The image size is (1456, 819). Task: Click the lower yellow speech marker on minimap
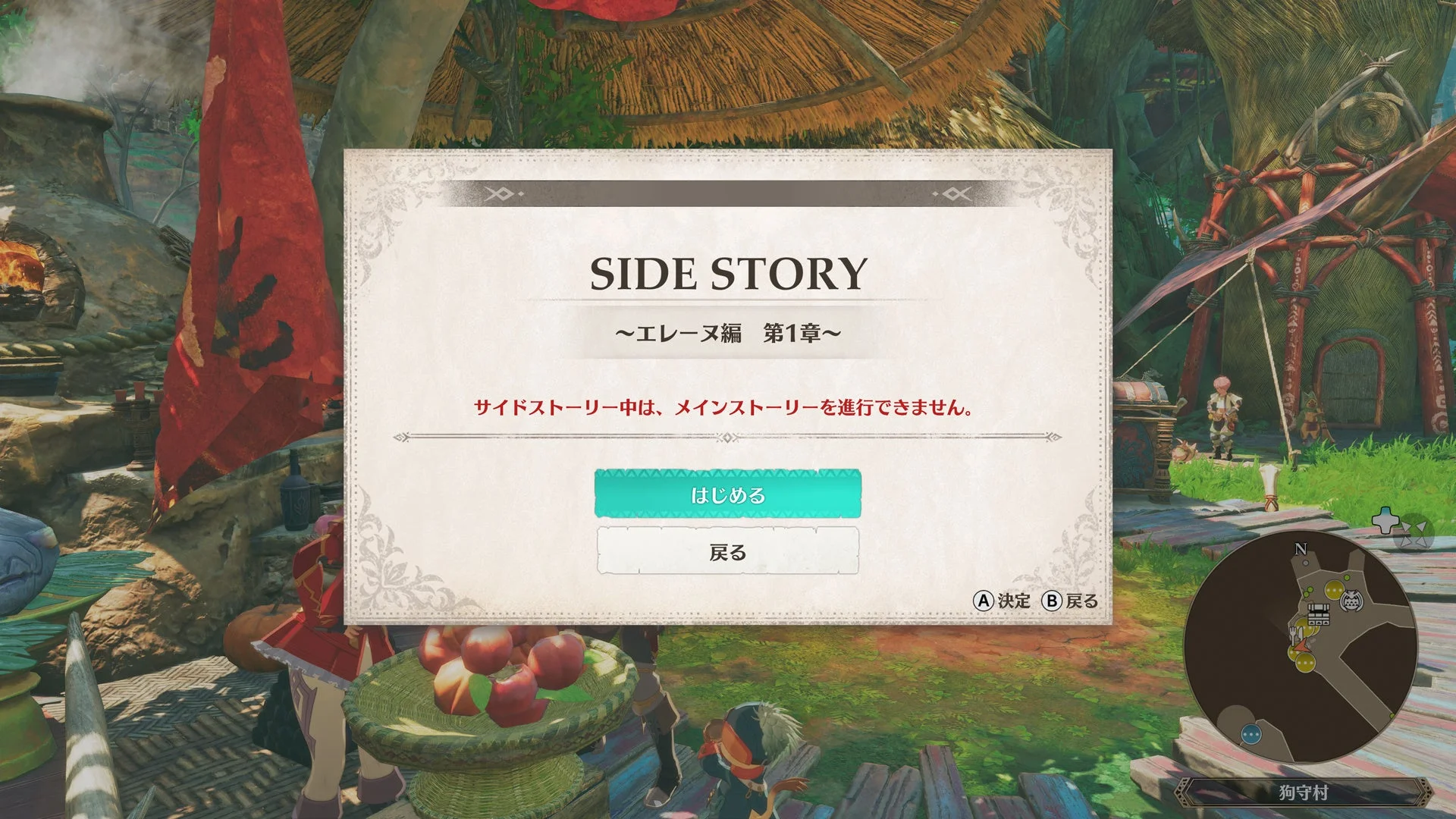(1304, 664)
